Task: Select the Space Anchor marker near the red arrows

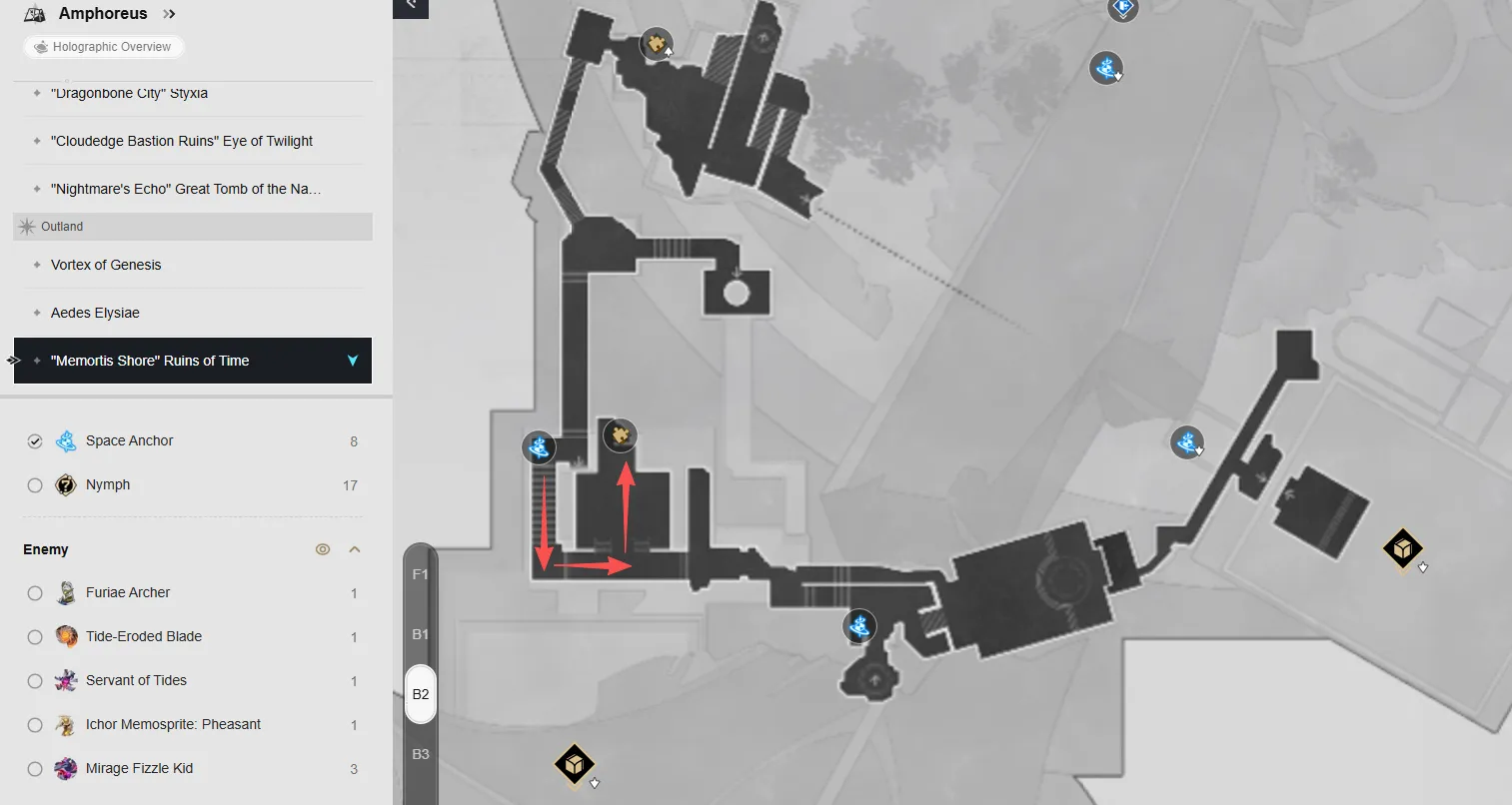Action: (x=539, y=447)
